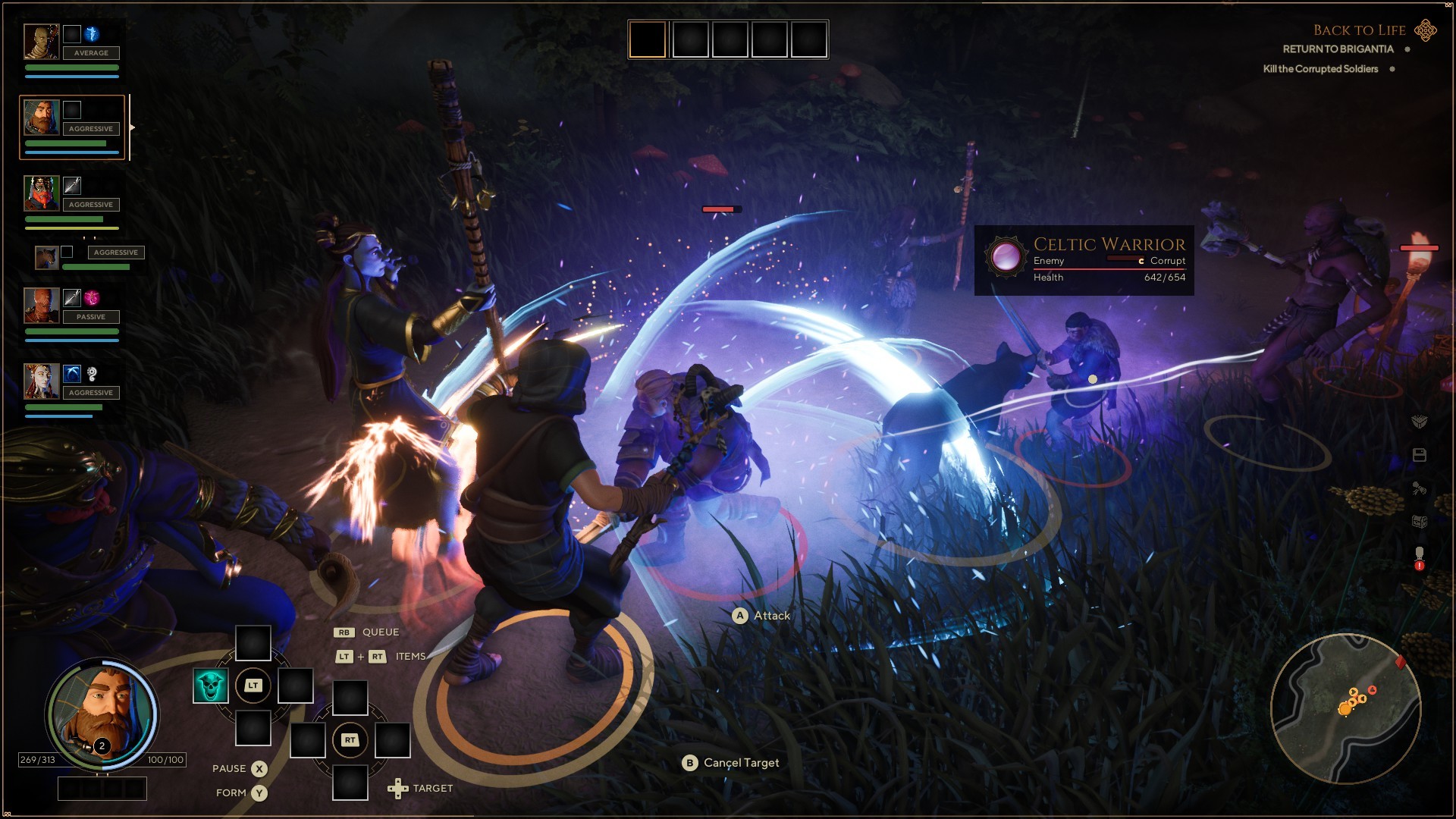Expand the second party member's panel arrow
Image resolution: width=1456 pixels, height=819 pixels.
(133, 127)
